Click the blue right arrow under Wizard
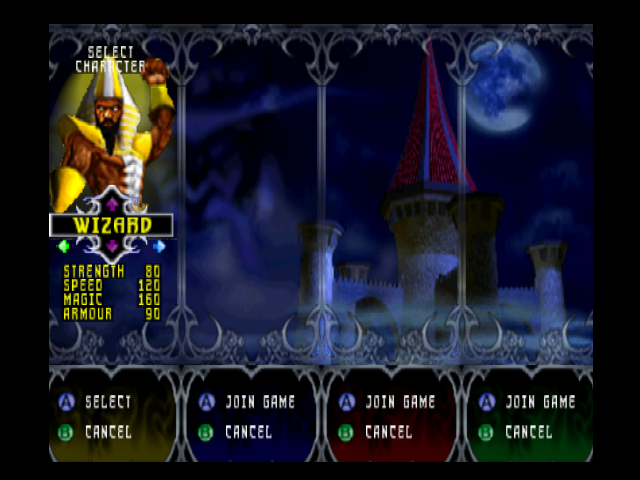The image size is (640, 480). click(x=159, y=246)
